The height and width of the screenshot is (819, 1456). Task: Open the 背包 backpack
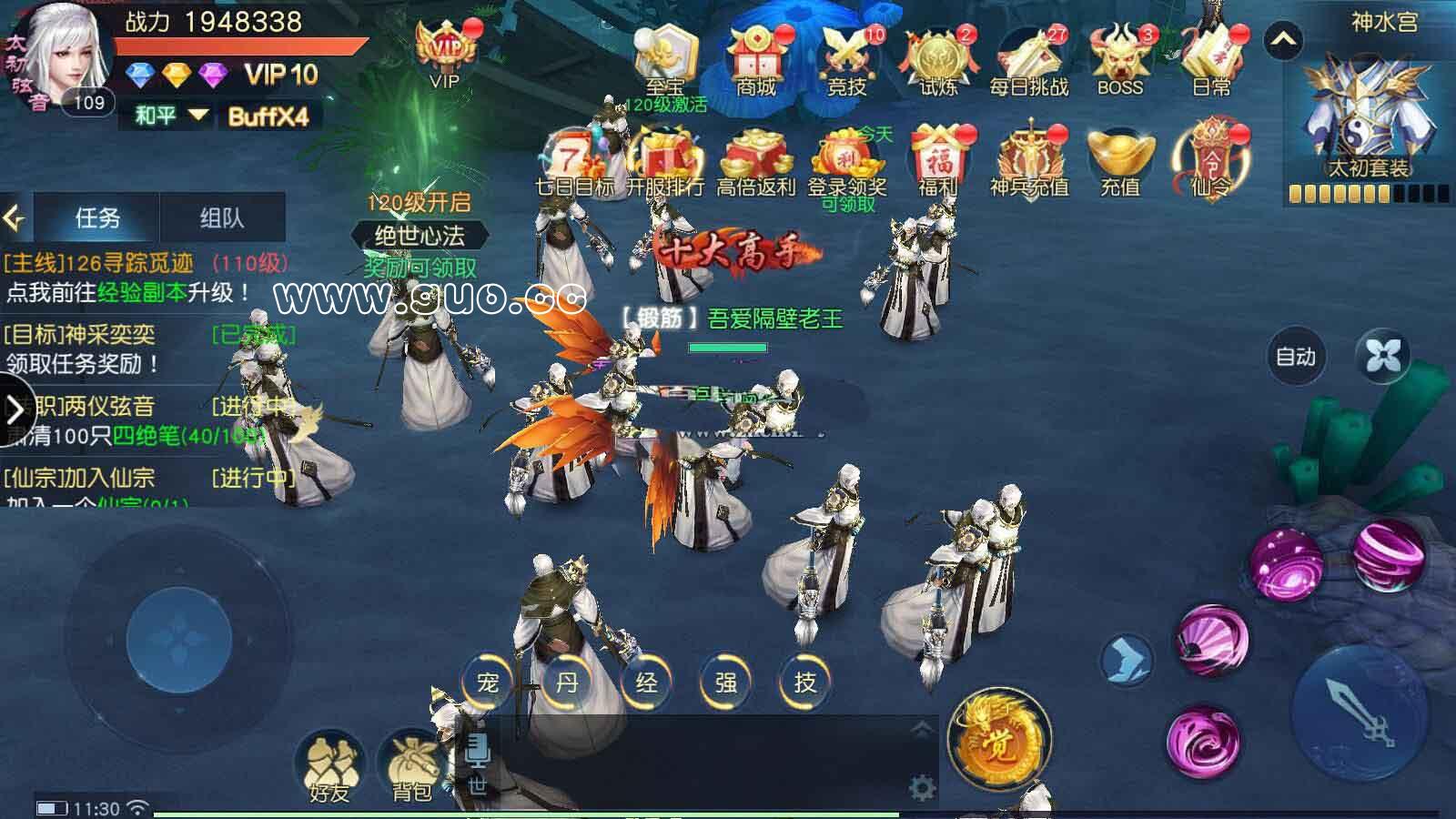point(411,767)
